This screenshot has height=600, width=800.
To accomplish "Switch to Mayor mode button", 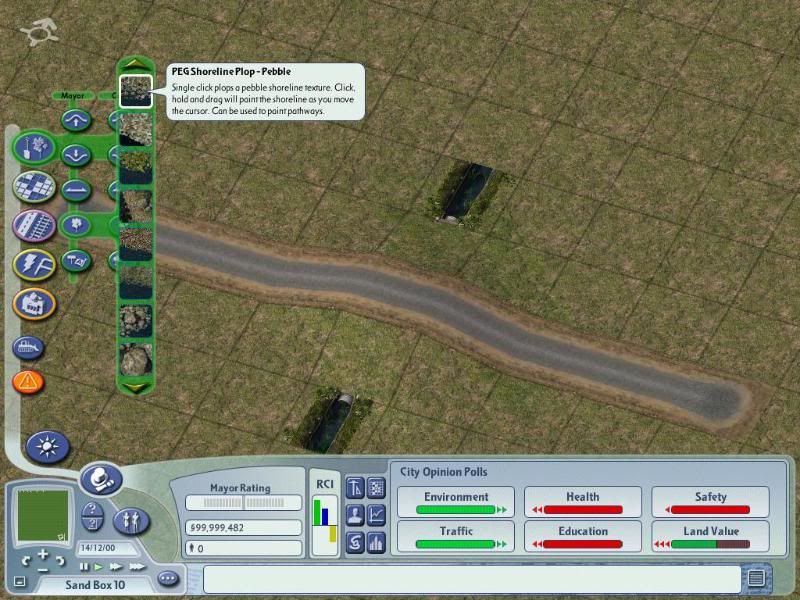I will [x=101, y=479].
